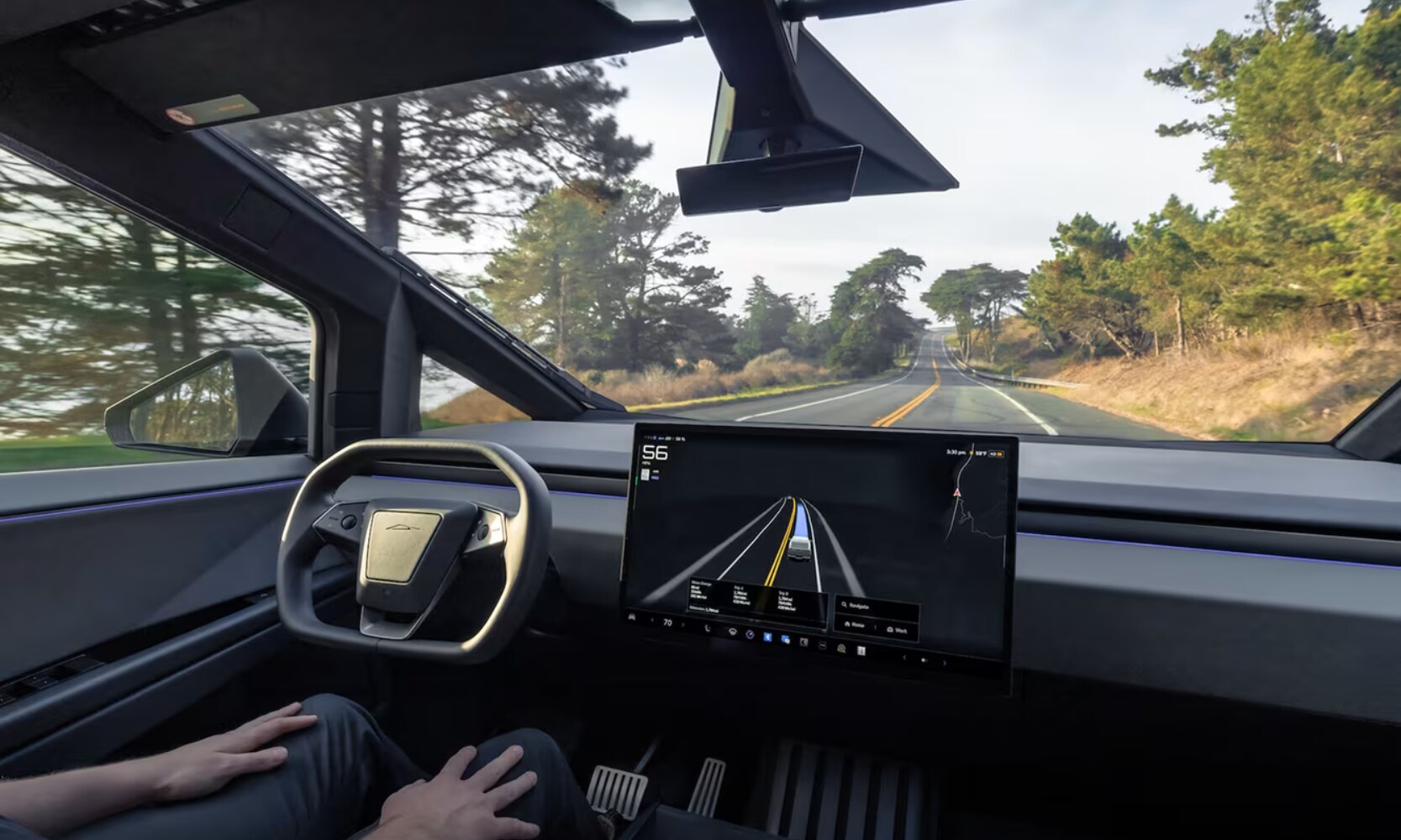The image size is (1401, 840).
Task: Tap the speed limit sign beside the speedometer
Action: point(645,474)
